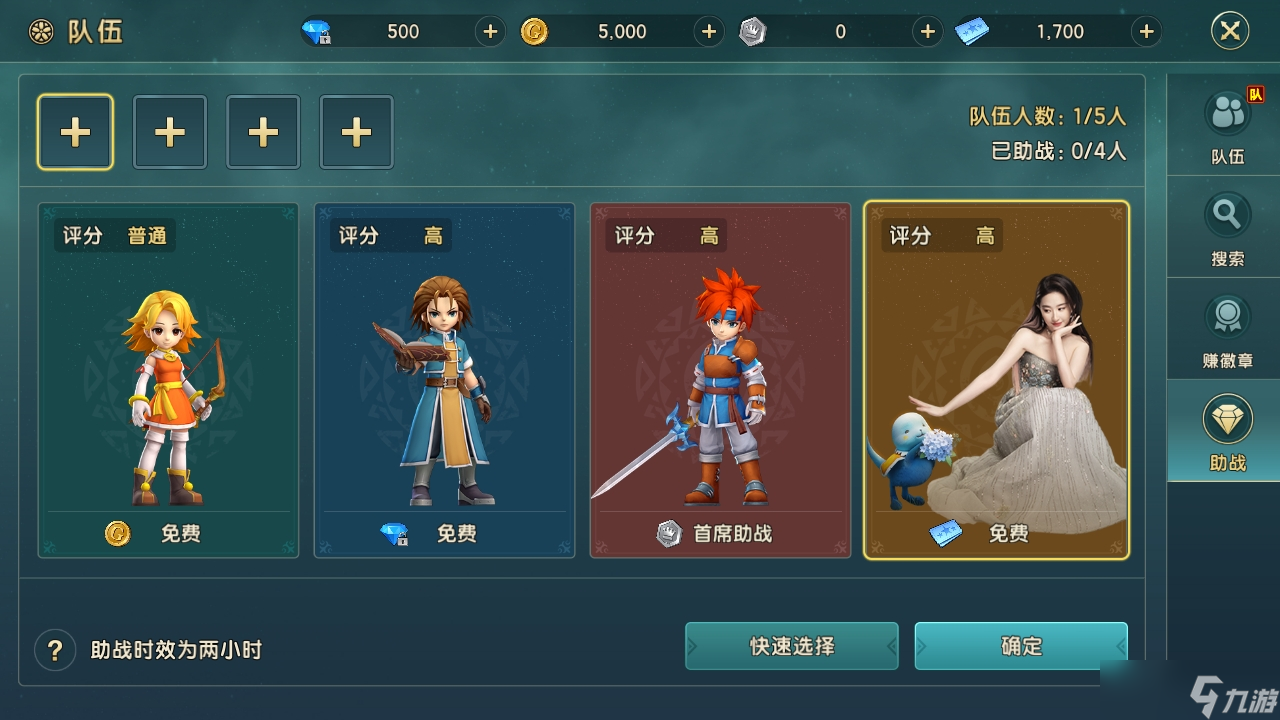The width and height of the screenshot is (1280, 720).
Task: Click the gold coin currency icon
Action: point(536,31)
